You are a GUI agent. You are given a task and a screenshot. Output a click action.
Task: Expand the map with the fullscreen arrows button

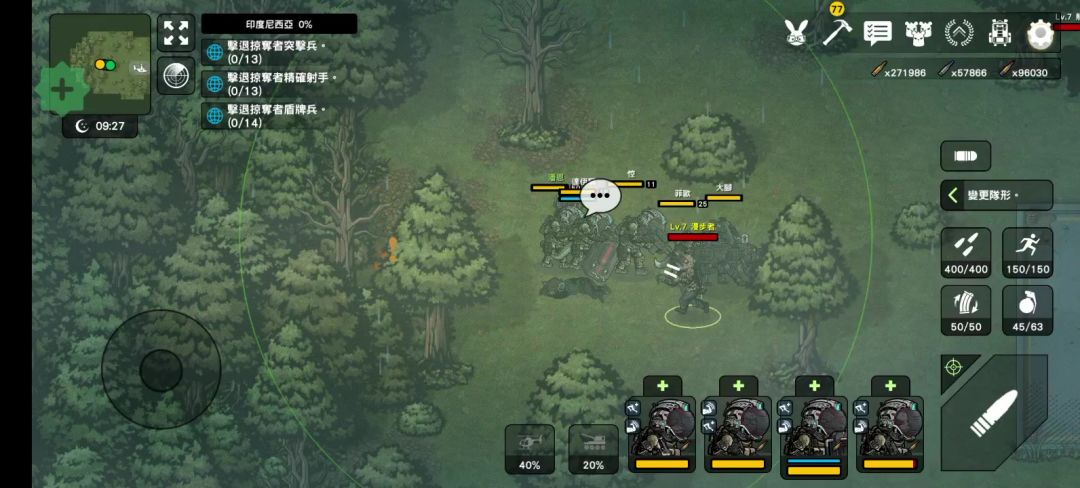pyautogui.click(x=176, y=33)
